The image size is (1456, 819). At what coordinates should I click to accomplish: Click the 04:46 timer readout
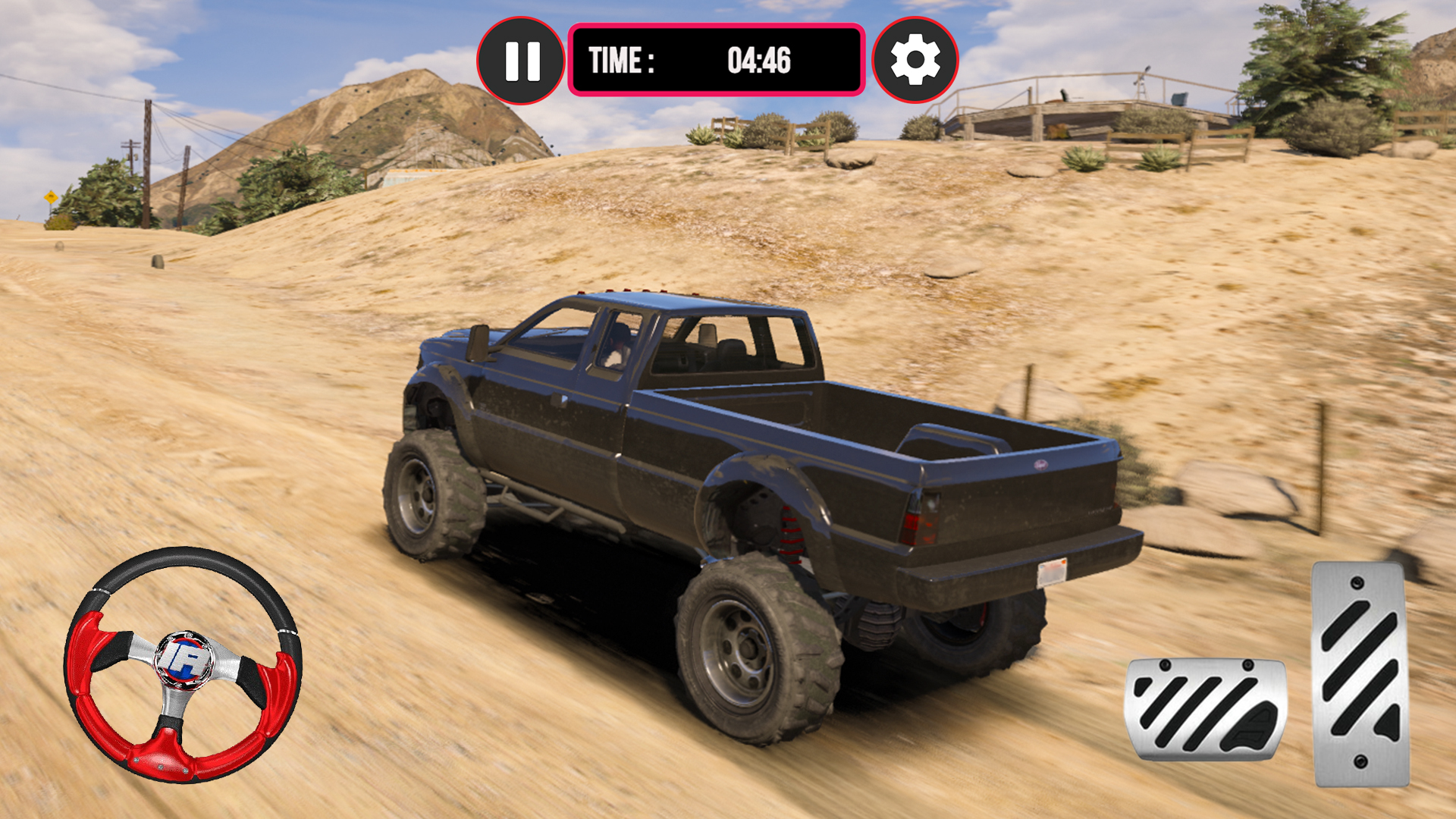pos(758,59)
